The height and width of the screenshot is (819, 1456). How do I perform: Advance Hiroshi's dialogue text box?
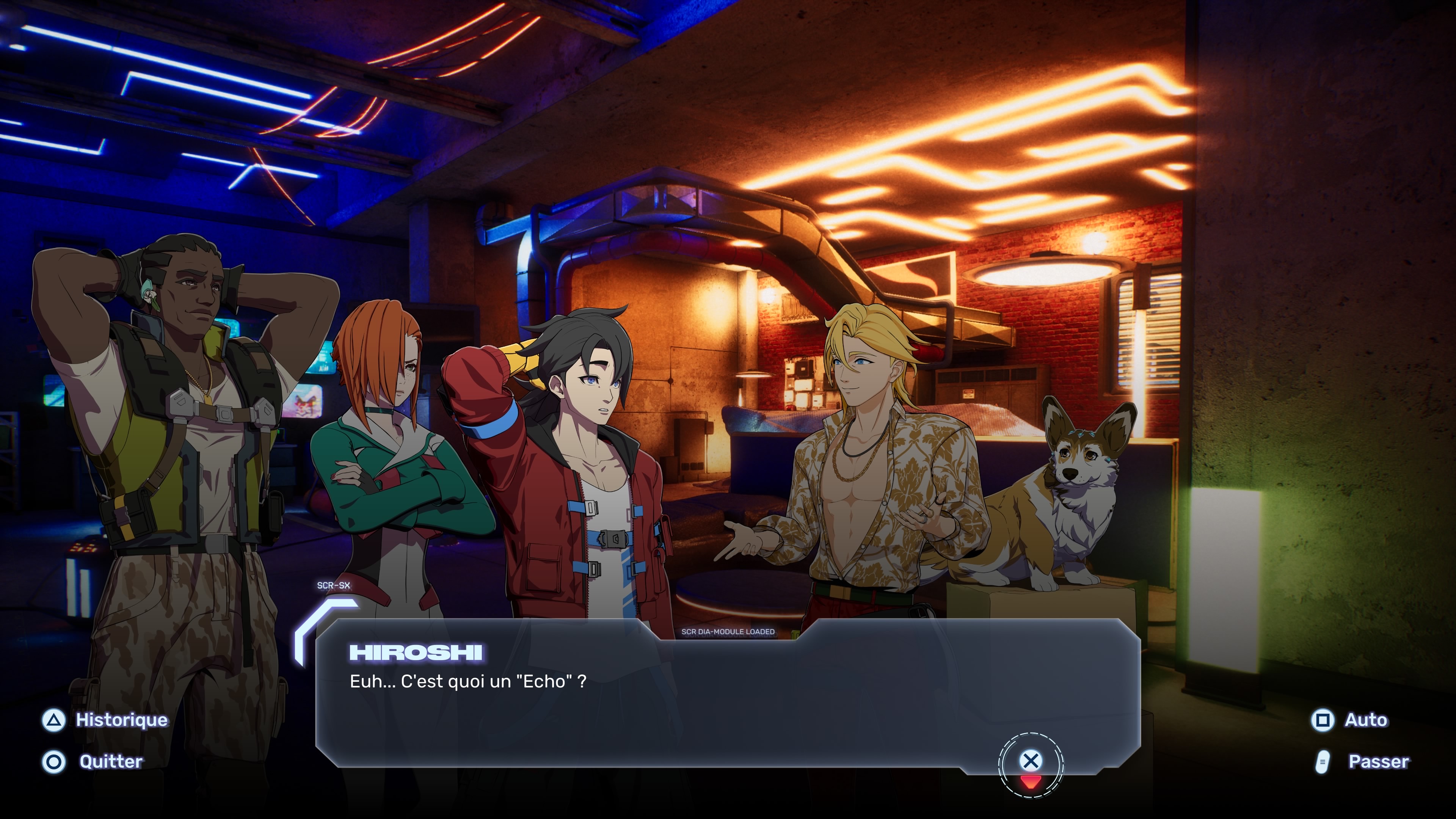(1031, 761)
